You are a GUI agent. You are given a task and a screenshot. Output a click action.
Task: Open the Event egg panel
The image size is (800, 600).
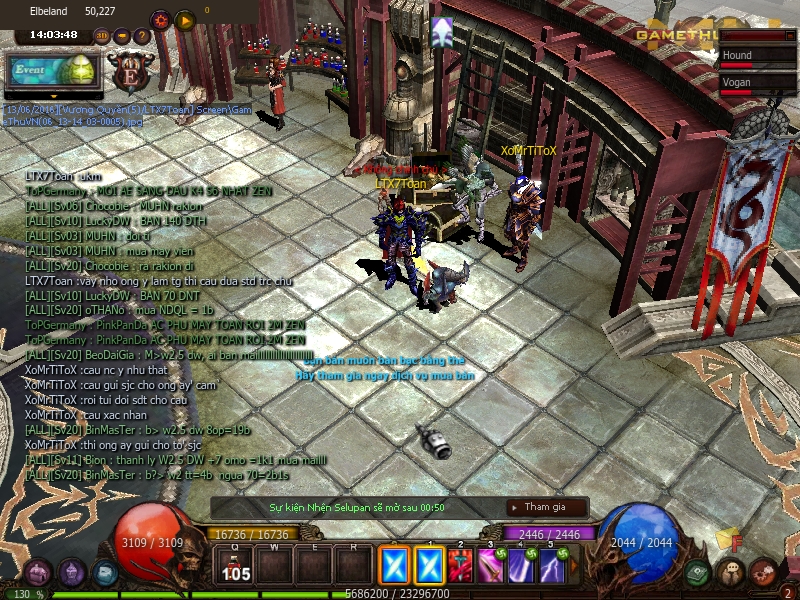(54, 69)
